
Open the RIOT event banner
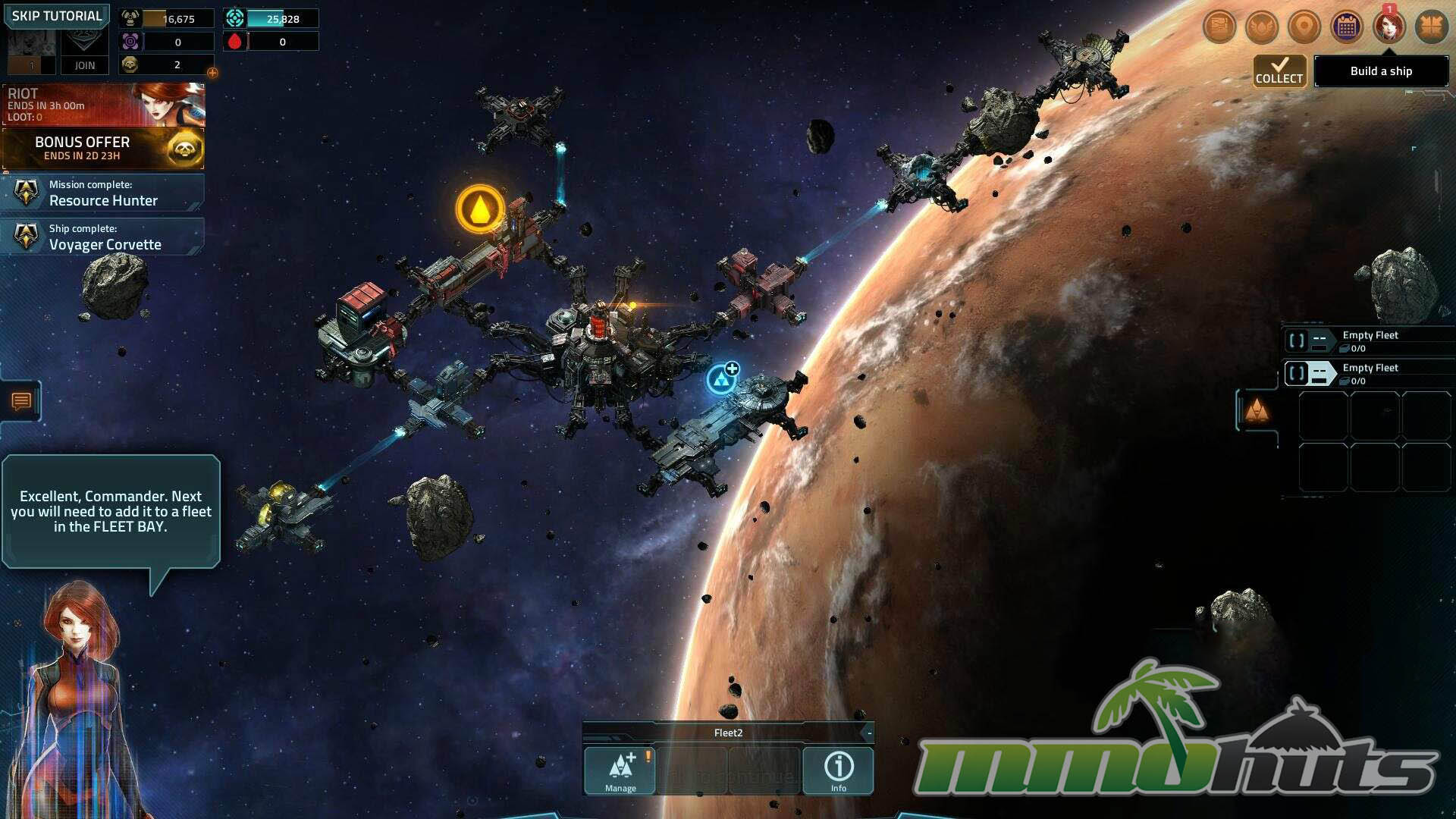[103, 105]
